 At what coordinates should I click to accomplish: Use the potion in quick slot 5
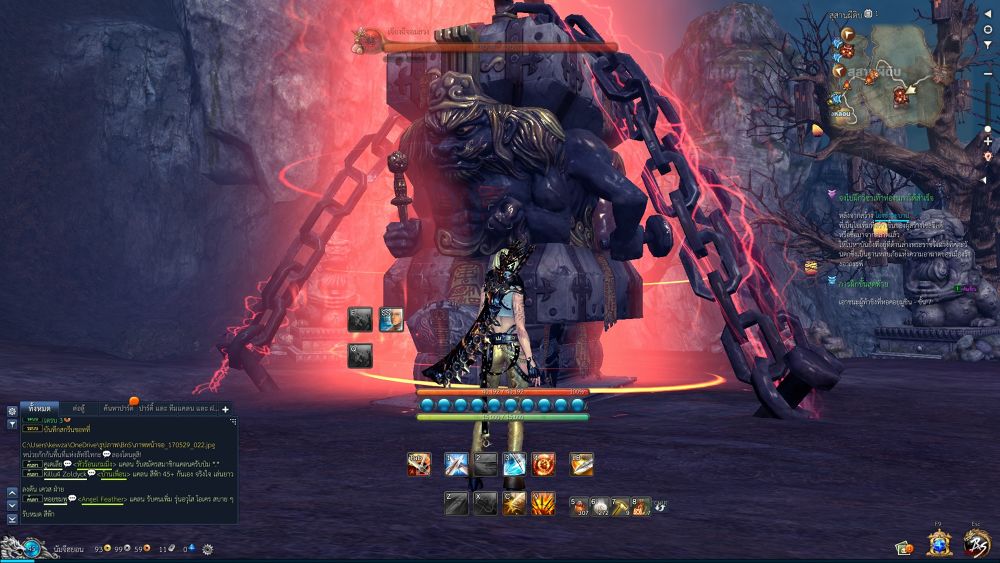pos(581,505)
